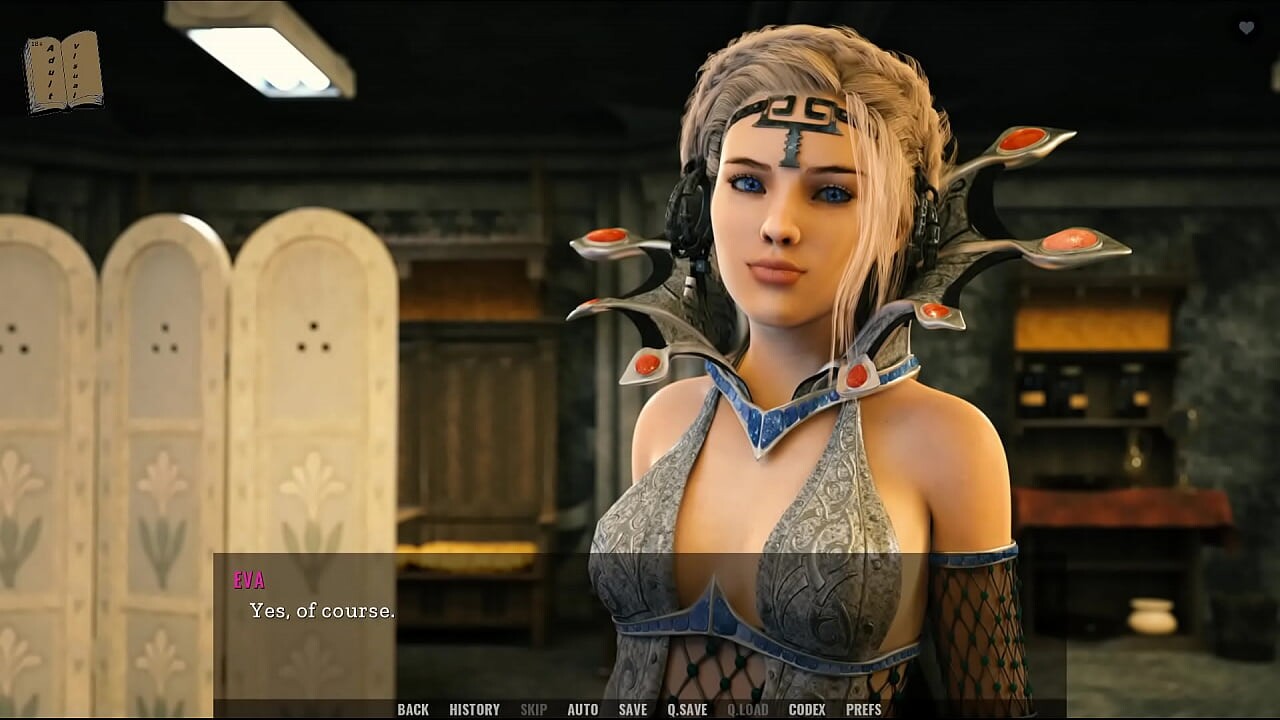Screen dimensions: 1280x720
Task: Quick save with Q.SAVE
Action: pyautogui.click(x=687, y=709)
